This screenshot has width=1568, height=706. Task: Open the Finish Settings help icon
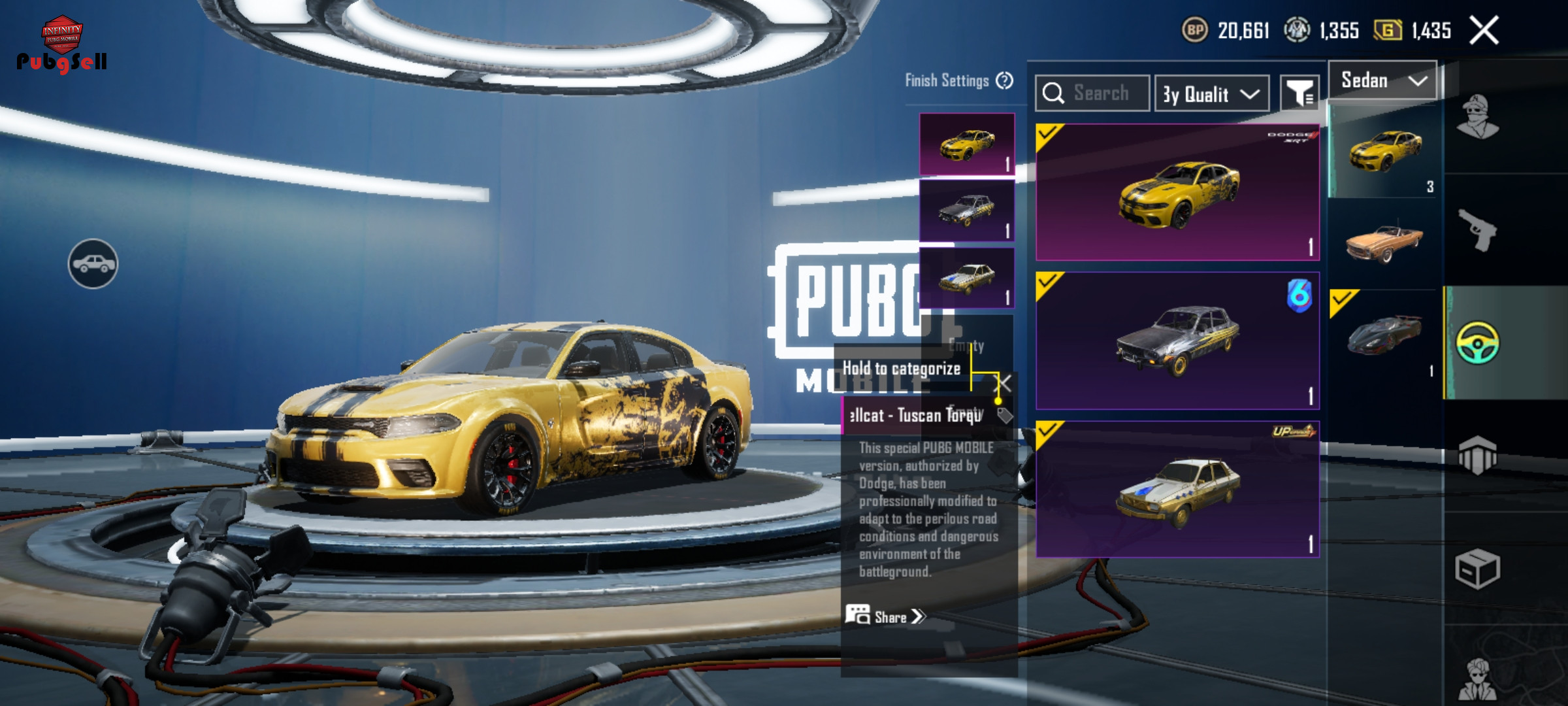[1004, 81]
